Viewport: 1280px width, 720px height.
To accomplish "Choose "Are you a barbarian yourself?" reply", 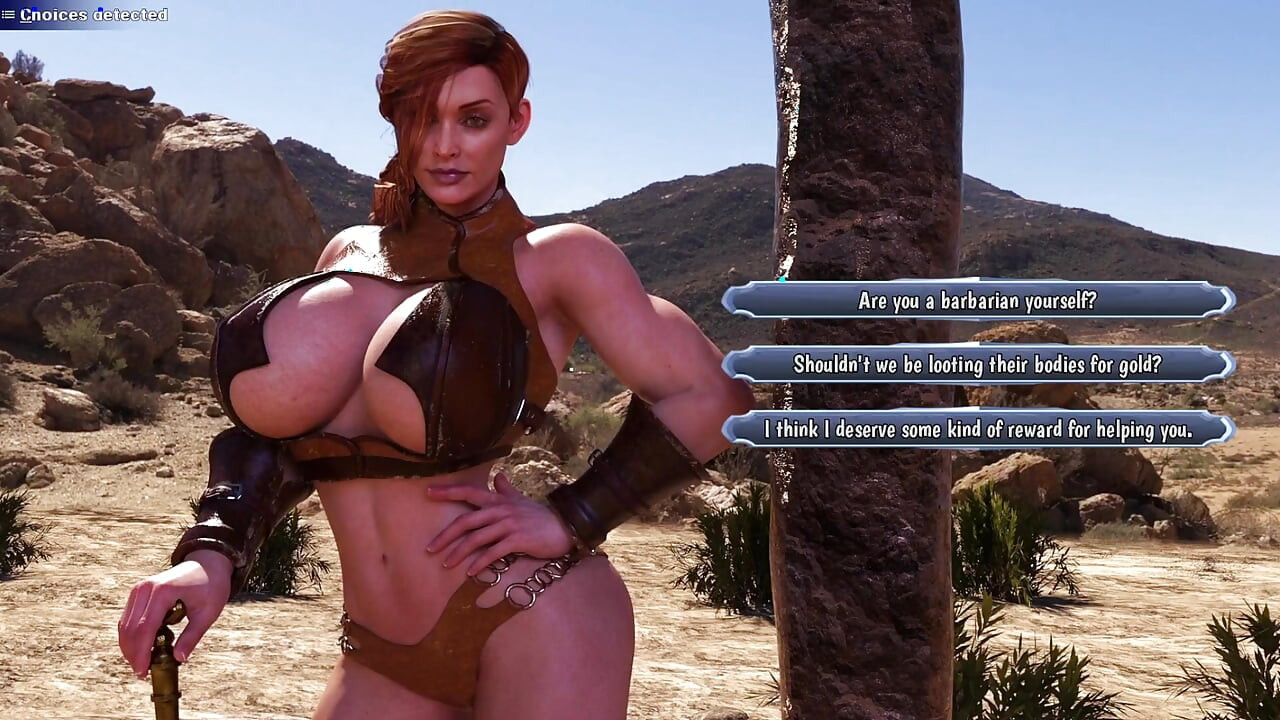I will (x=977, y=300).
